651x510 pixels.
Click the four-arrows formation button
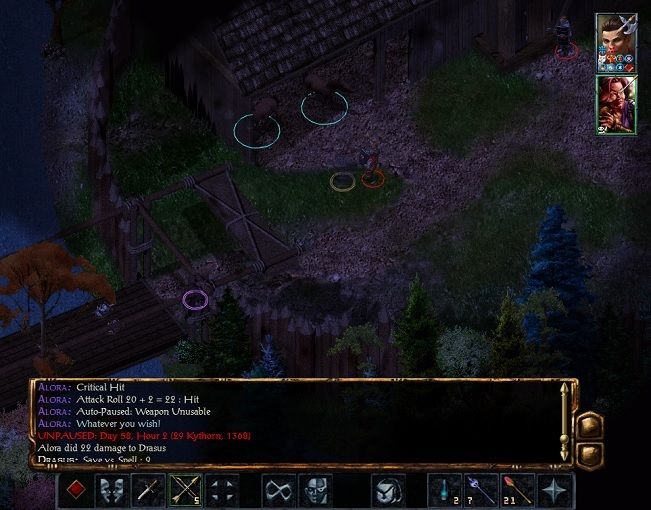pyautogui.click(x=222, y=490)
